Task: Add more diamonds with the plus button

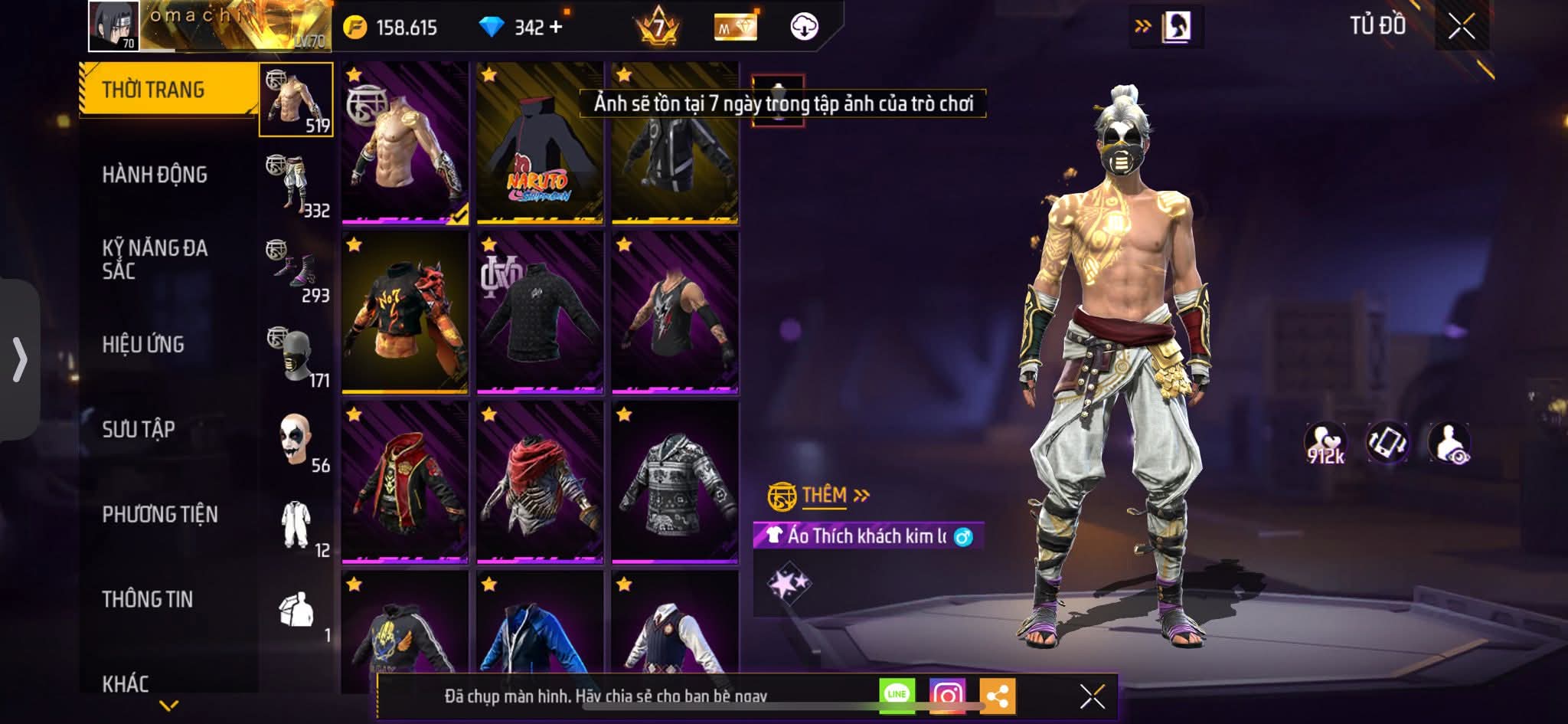Action: pos(556,28)
